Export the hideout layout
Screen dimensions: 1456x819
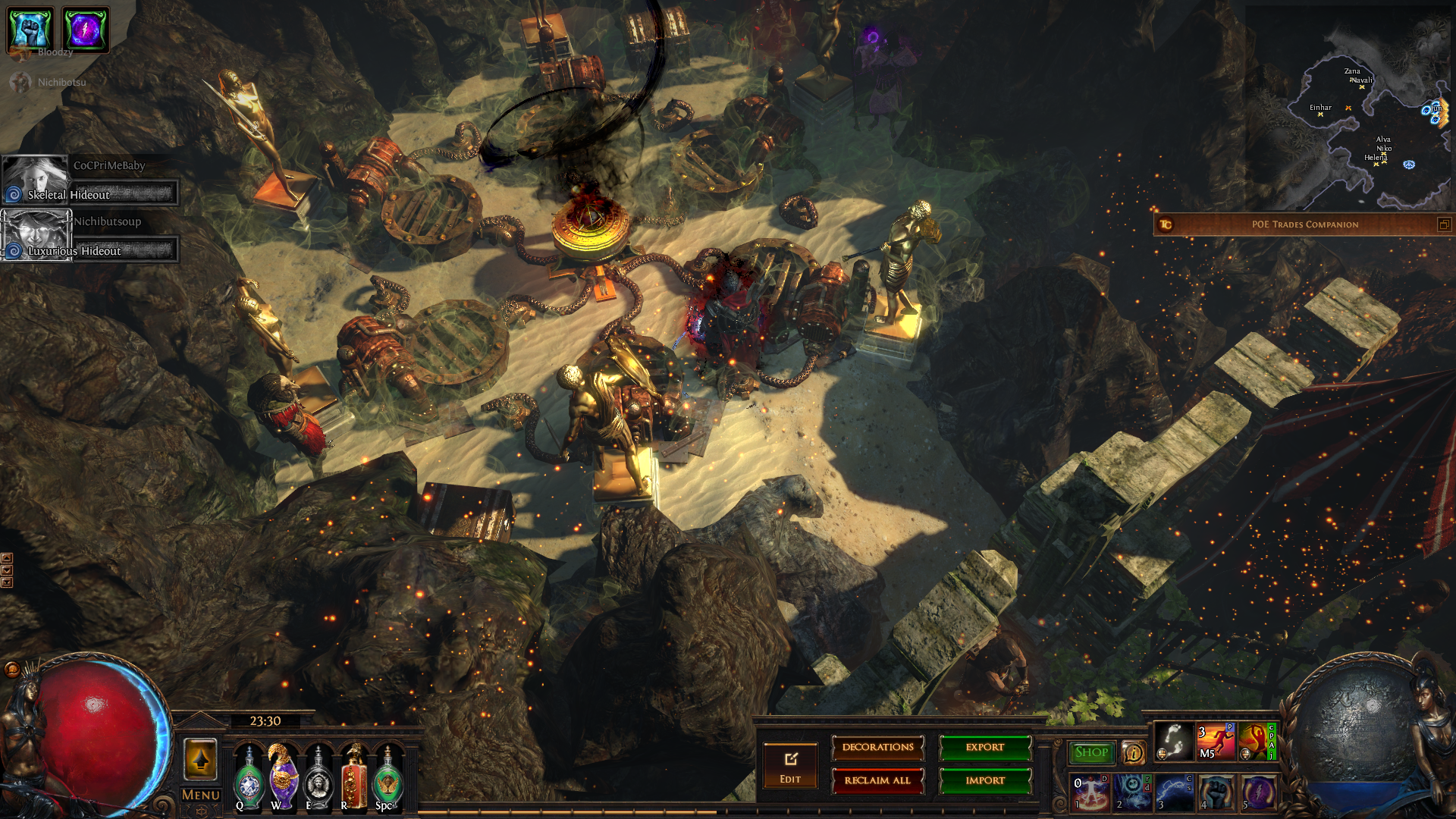[985, 748]
